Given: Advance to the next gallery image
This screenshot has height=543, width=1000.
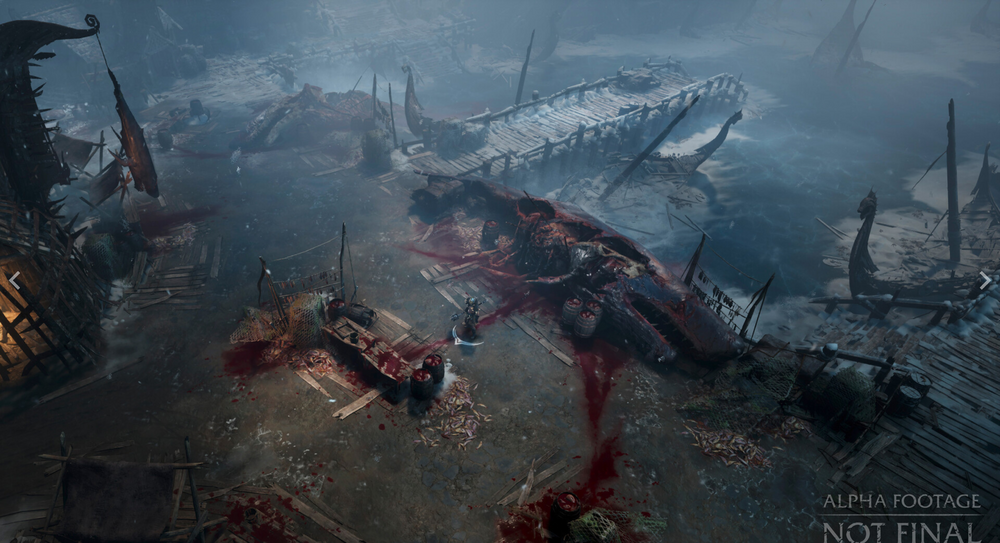Looking at the screenshot, I should pos(985,281).
